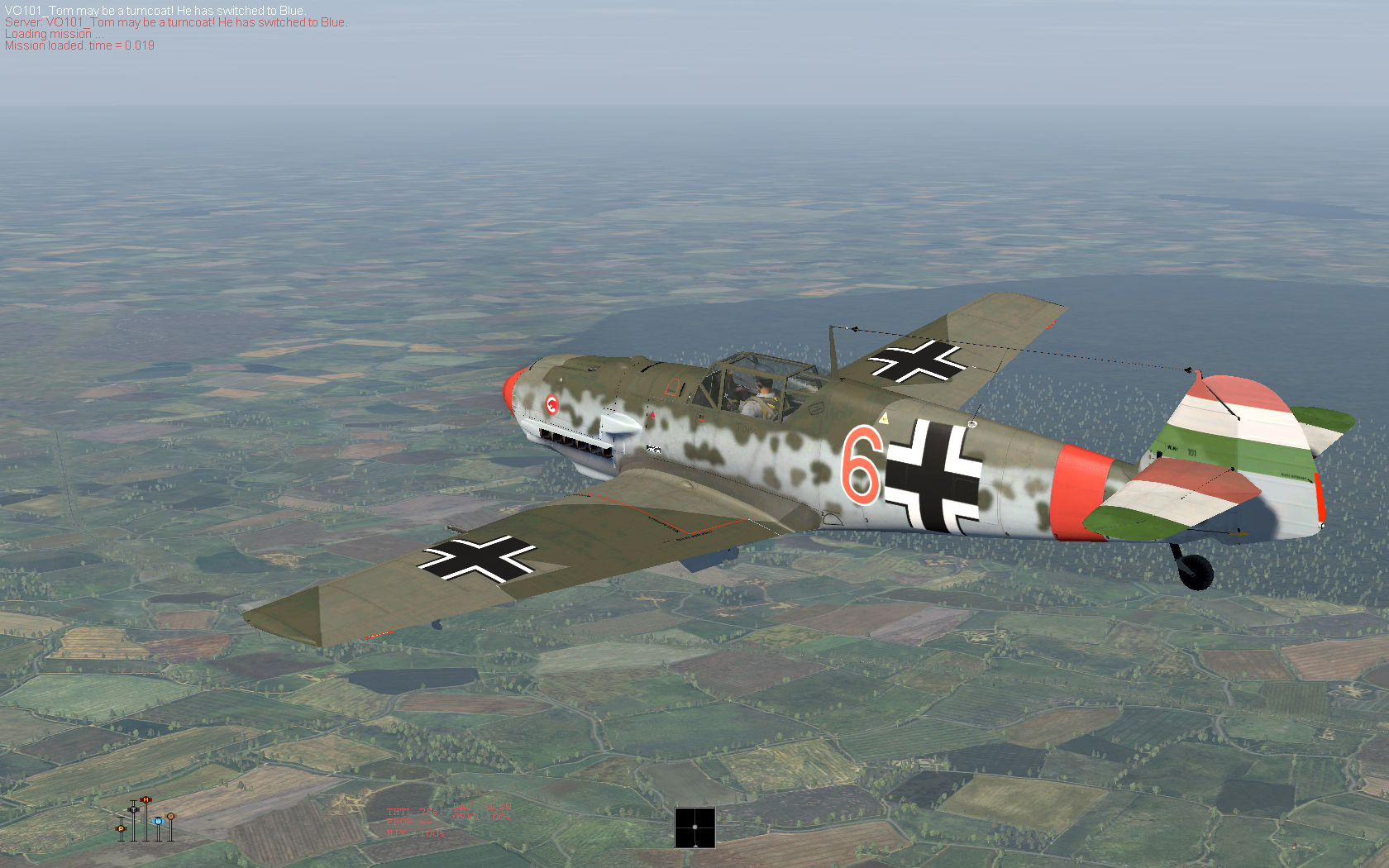Click the orange oil radiator lever knob
The height and width of the screenshot is (868, 1389).
tap(170, 816)
